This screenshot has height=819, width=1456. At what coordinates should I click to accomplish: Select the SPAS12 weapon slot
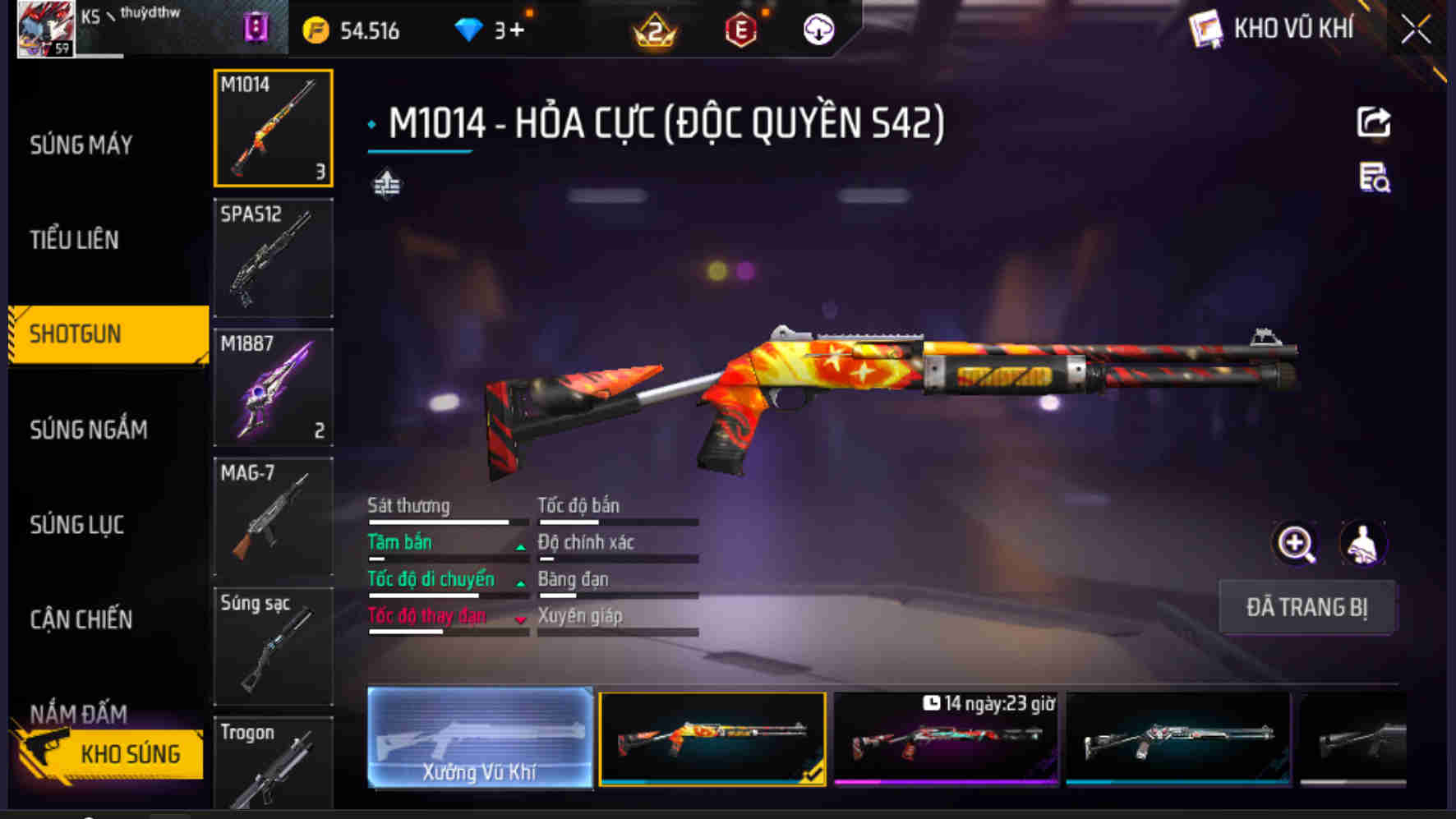pos(274,258)
